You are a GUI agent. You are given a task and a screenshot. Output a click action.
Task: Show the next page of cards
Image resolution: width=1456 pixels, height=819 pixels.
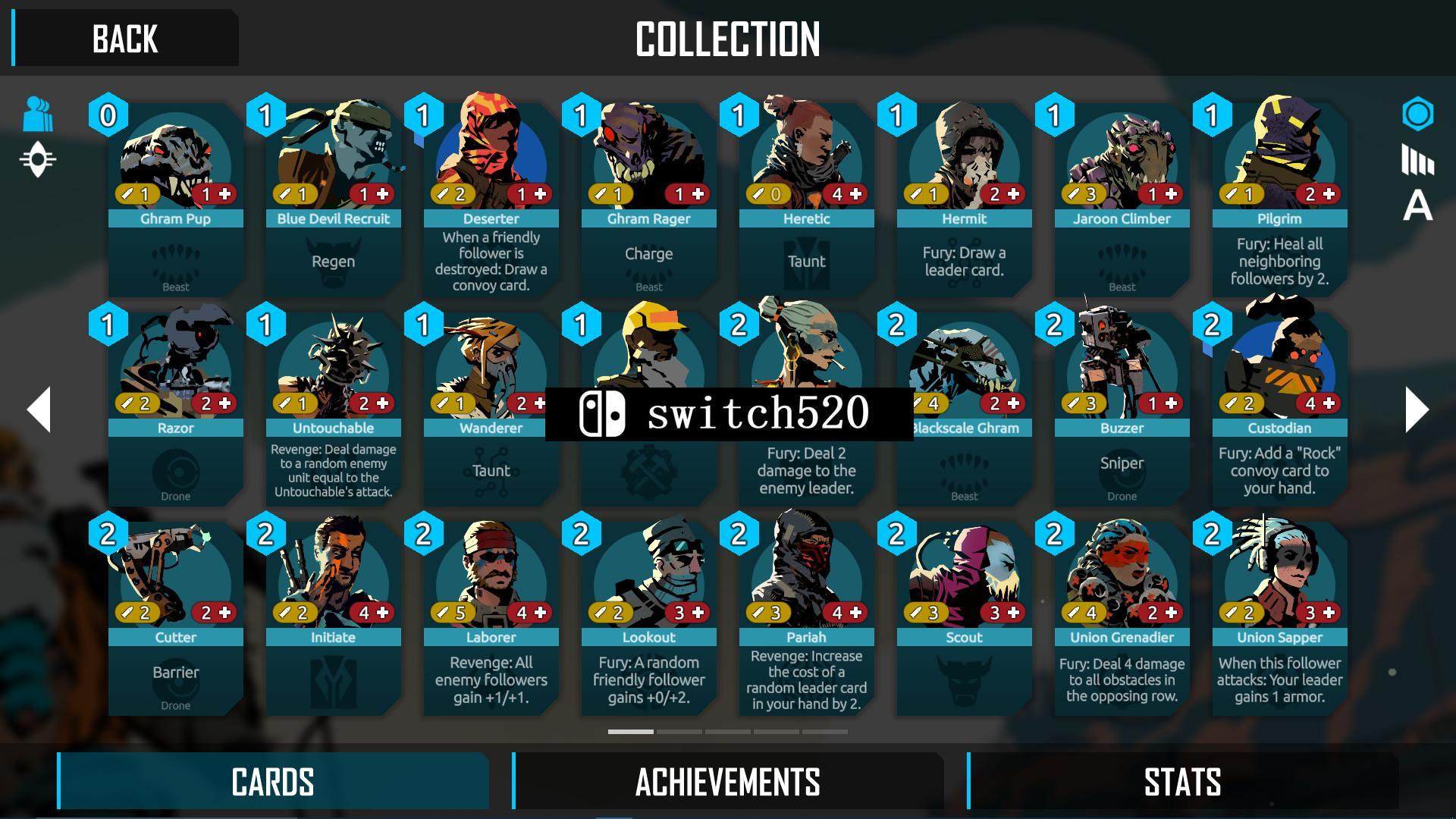pos(1416,409)
